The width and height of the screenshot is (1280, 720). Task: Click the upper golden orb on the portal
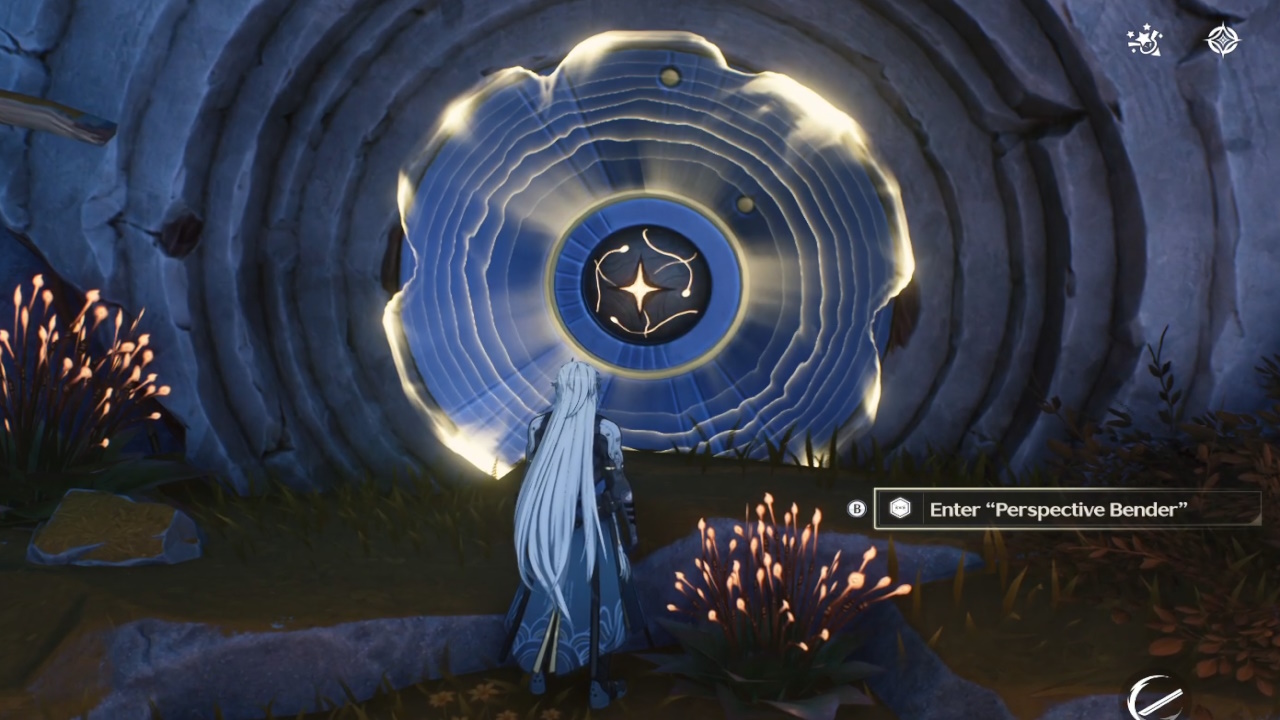(x=671, y=73)
